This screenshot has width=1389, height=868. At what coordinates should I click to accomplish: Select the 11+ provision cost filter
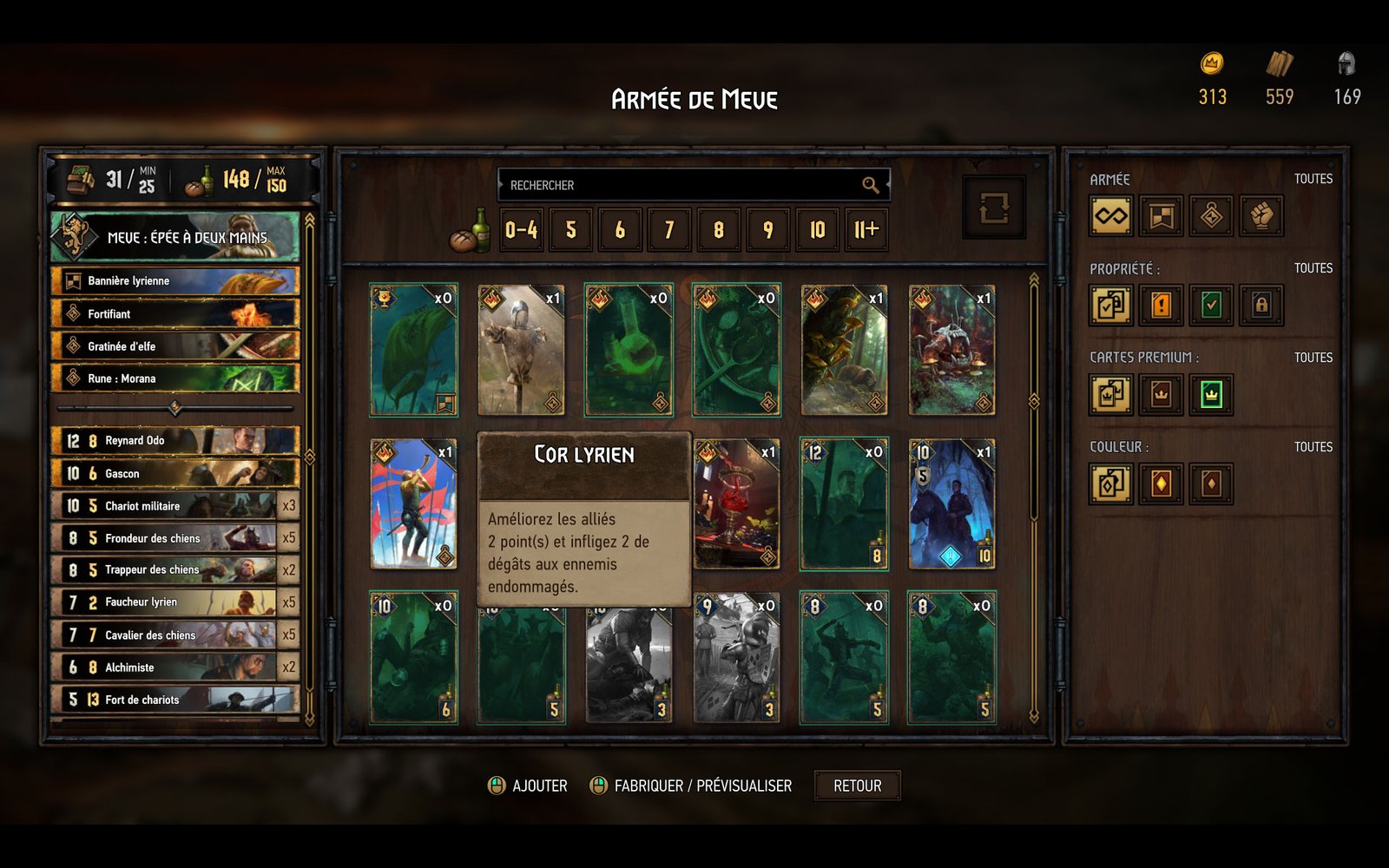coord(865,231)
